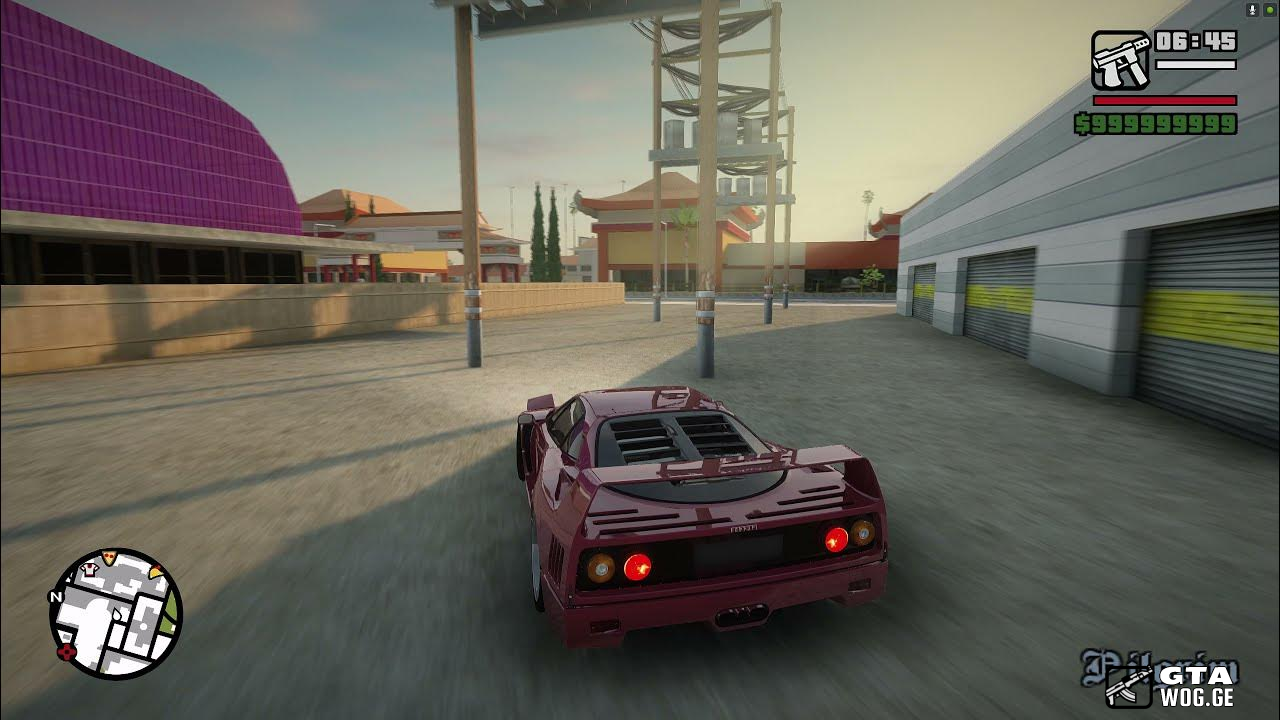Viewport: 1280px width, 720px height.
Task: Click the red marker on the radar edge
Action: click(x=67, y=652)
